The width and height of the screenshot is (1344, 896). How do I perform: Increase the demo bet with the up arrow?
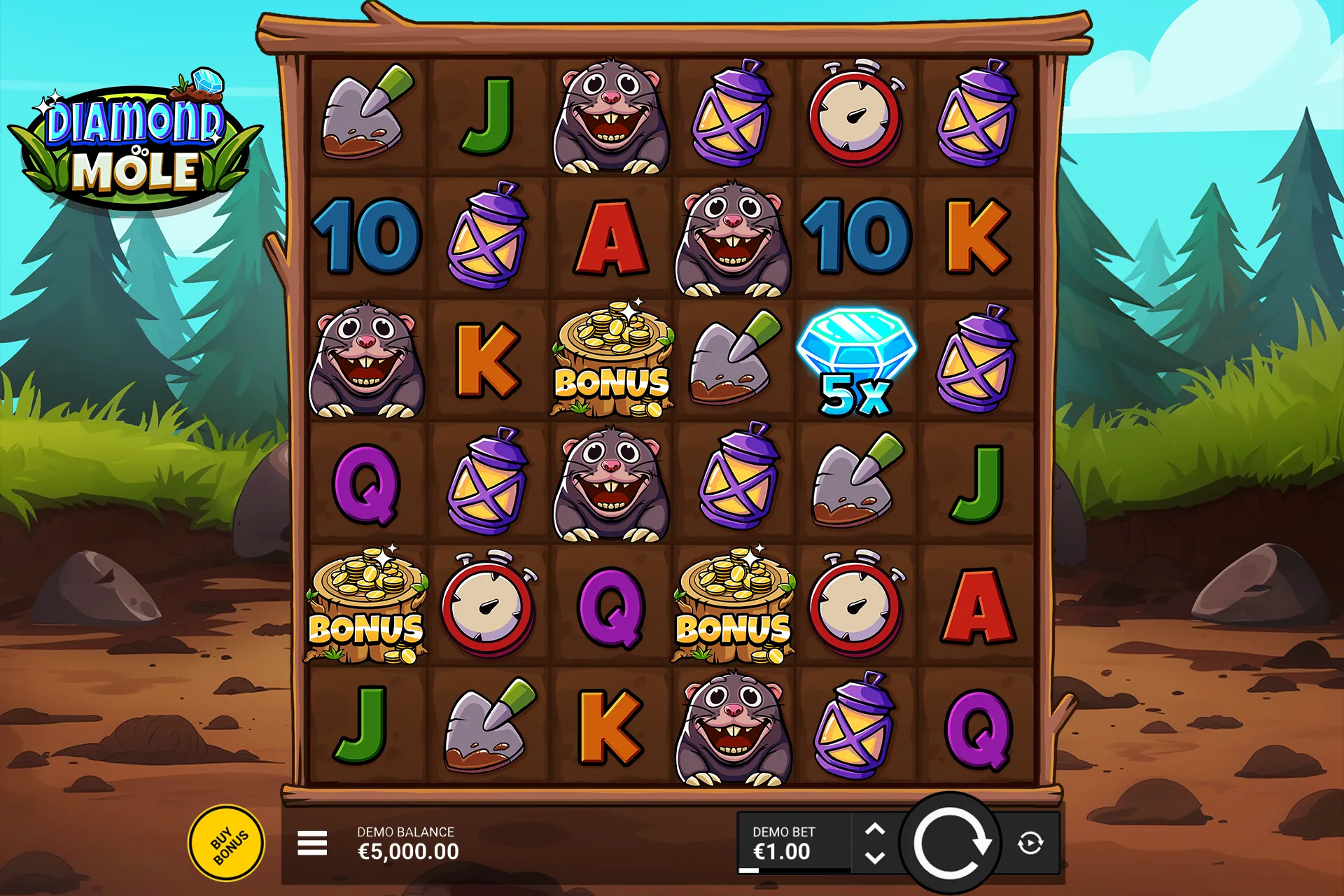[x=875, y=829]
